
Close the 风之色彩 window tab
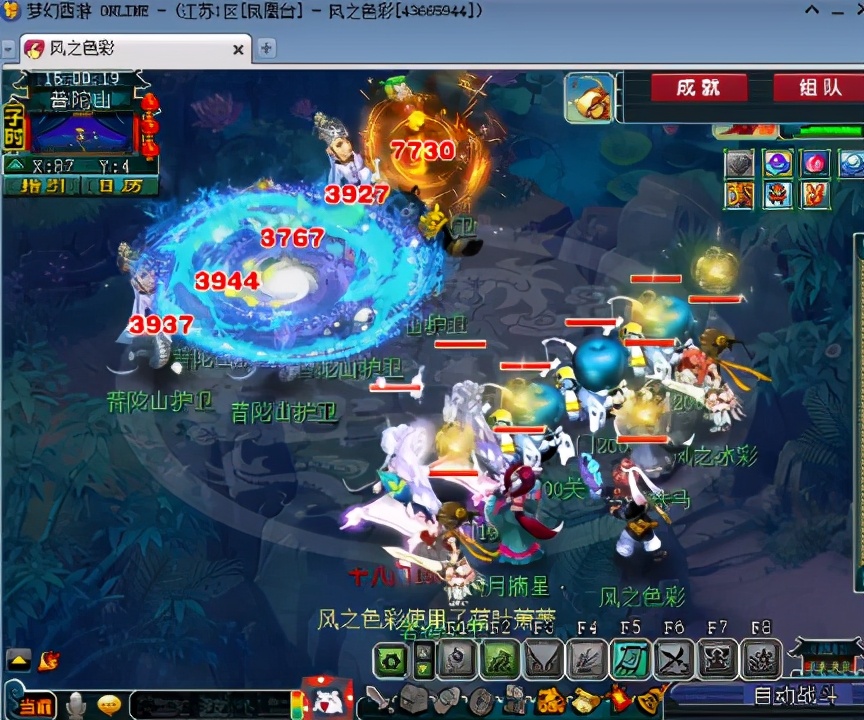pyautogui.click(x=238, y=48)
